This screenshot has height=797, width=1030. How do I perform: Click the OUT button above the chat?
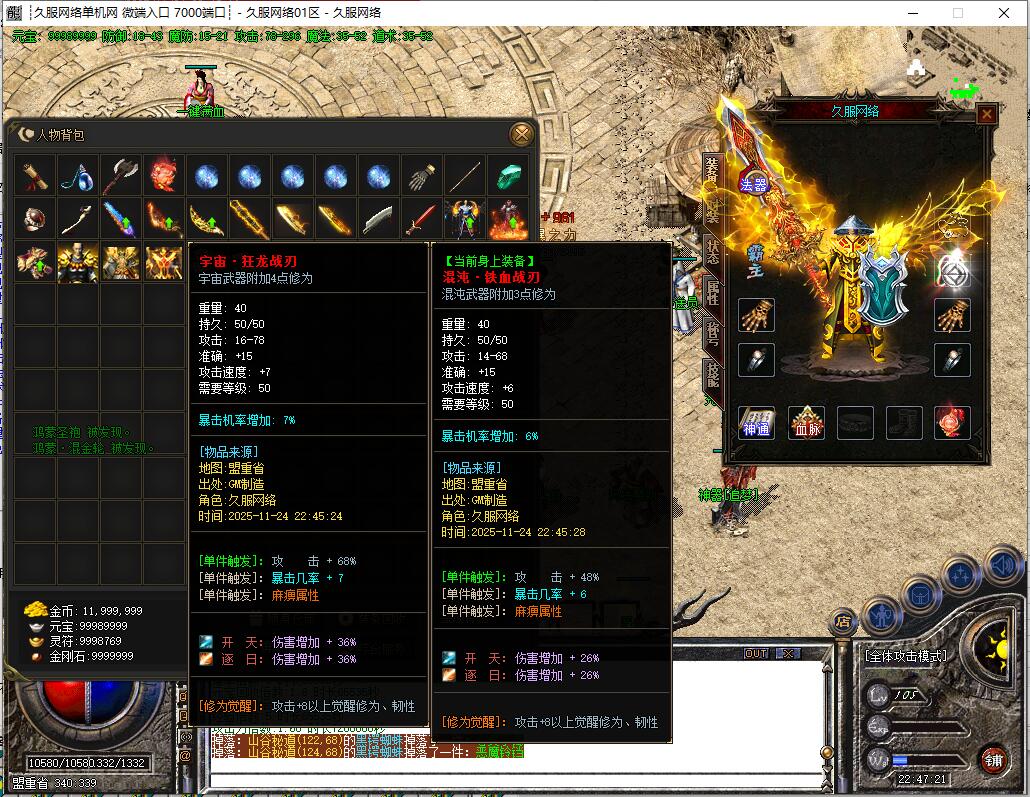pyautogui.click(x=757, y=653)
